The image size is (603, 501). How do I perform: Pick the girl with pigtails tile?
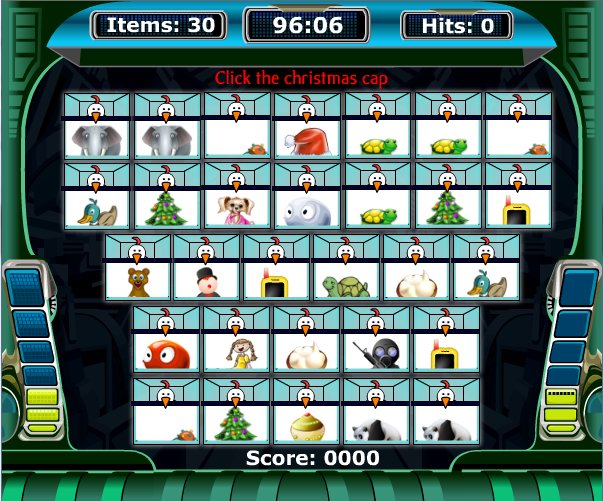pos(237,352)
